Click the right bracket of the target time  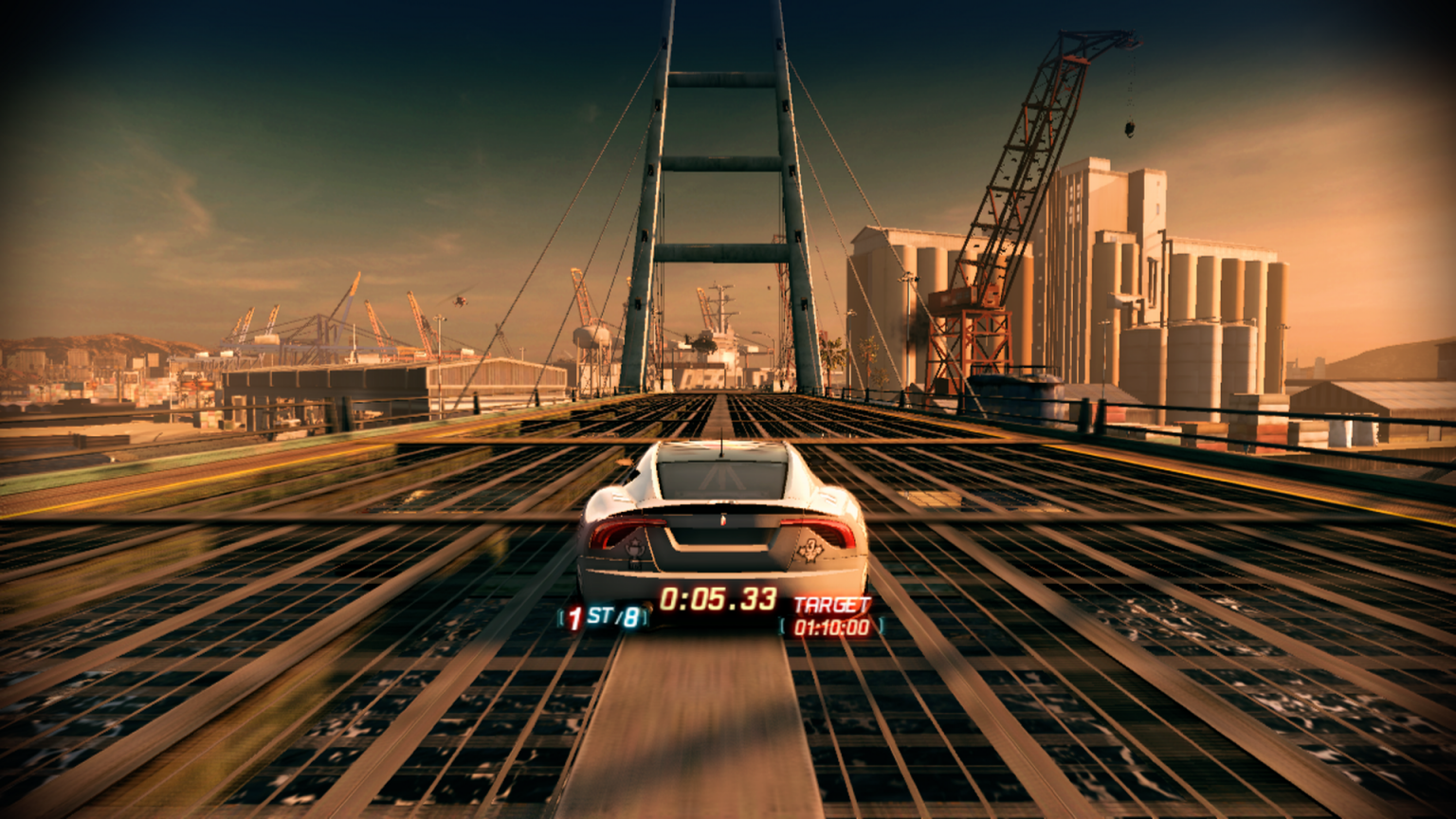(x=882, y=626)
